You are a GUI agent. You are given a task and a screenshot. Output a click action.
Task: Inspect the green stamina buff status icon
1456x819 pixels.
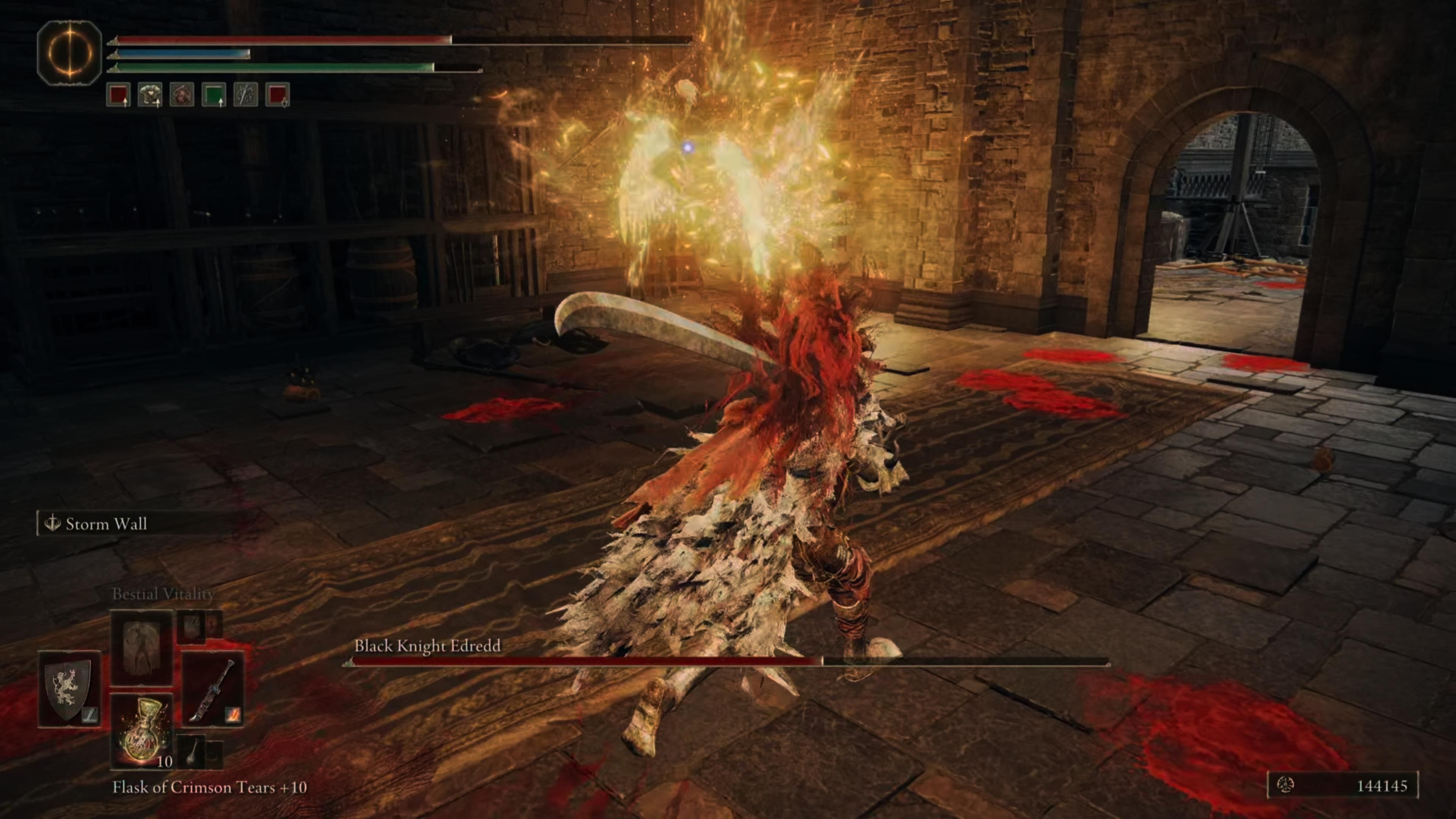tap(213, 94)
